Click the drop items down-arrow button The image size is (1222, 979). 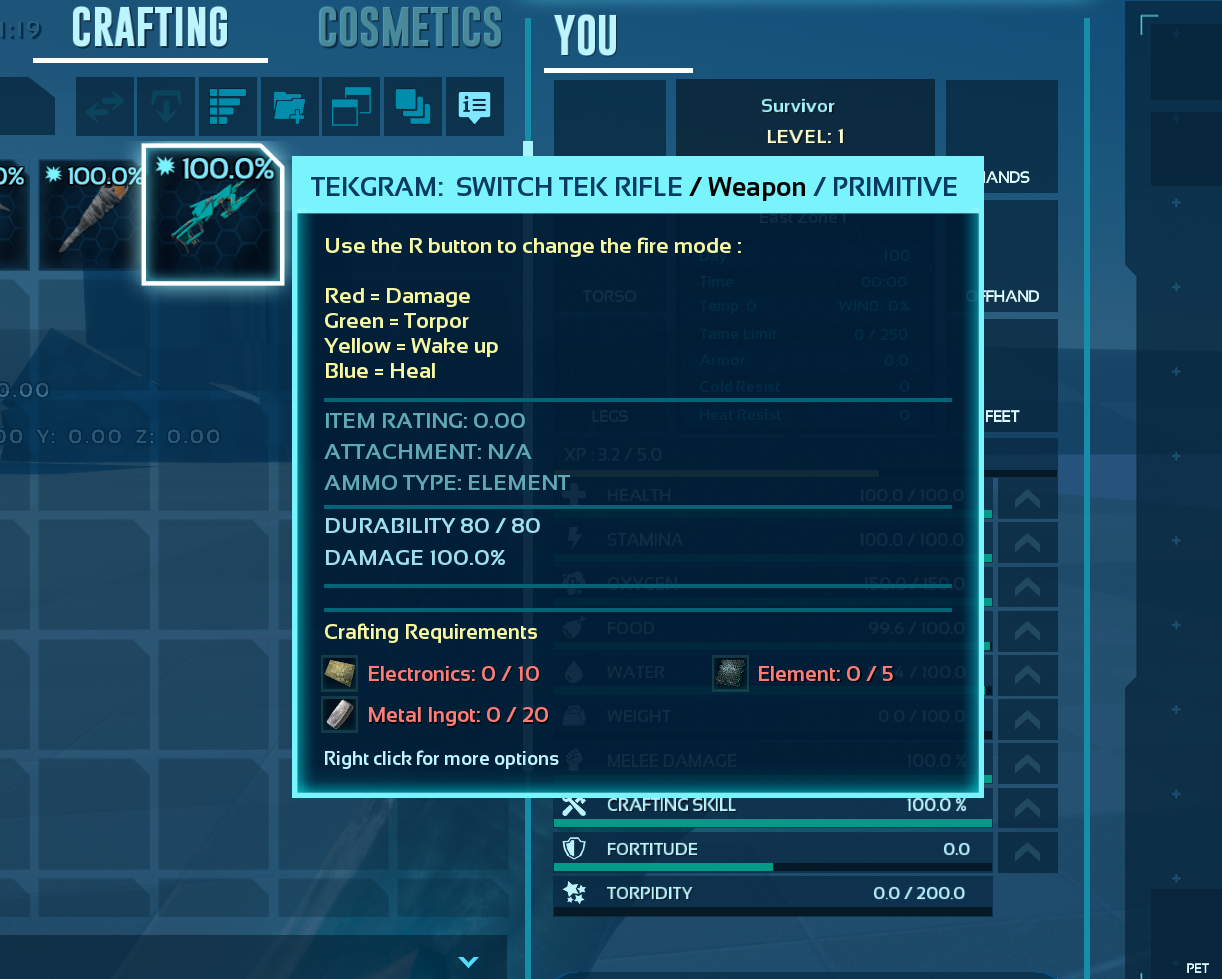166,107
